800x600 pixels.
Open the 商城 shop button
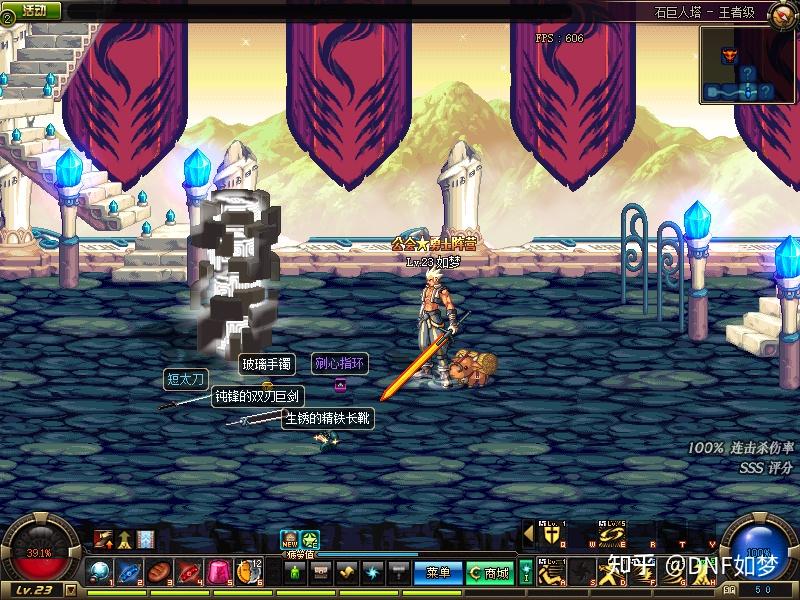490,572
